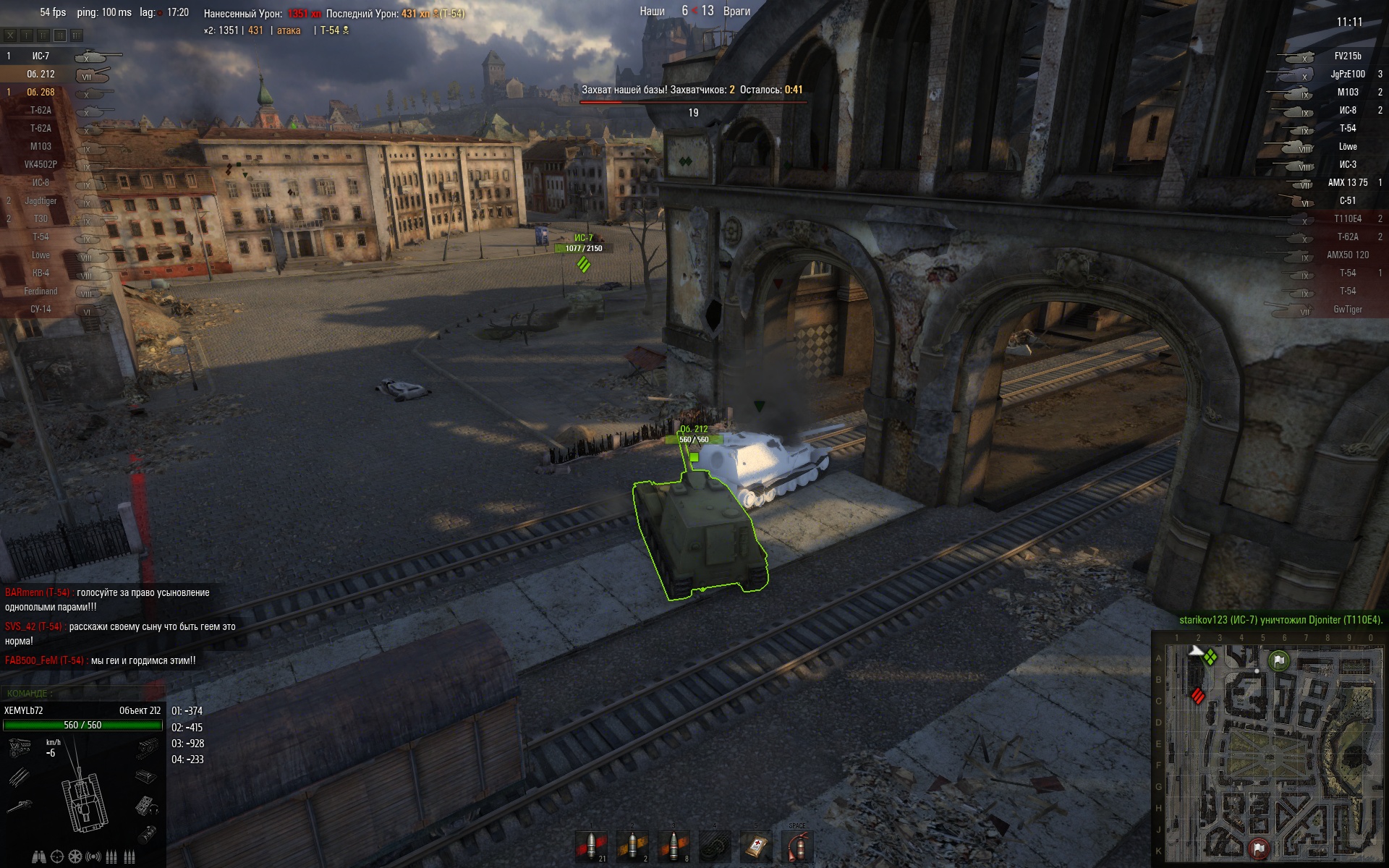The height and width of the screenshot is (868, 1389).
Task: Select AMX 13 75 in the enemy list
Action: [x=1347, y=182]
